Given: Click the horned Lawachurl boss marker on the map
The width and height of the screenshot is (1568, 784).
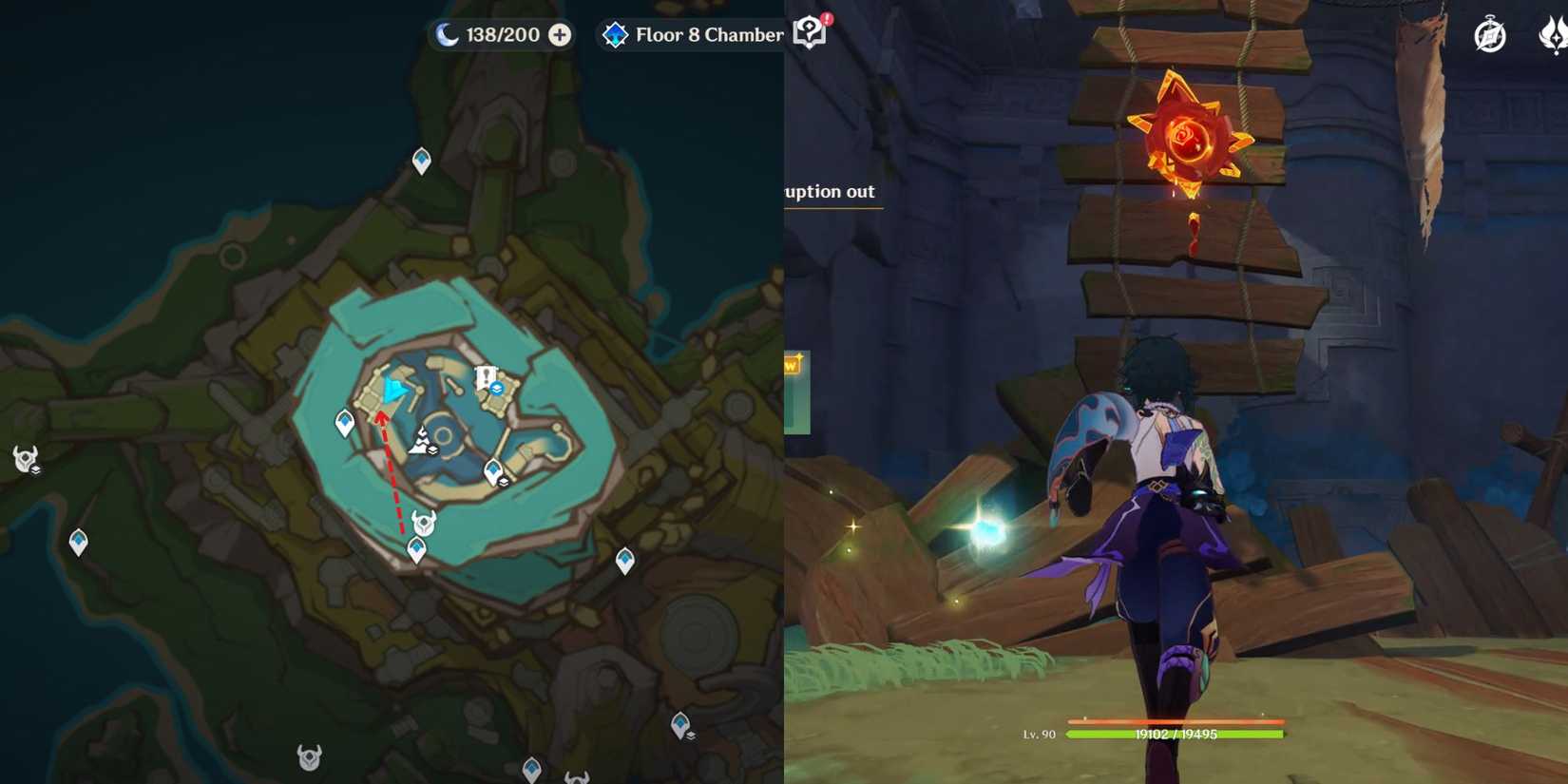Looking at the screenshot, I should [424, 523].
